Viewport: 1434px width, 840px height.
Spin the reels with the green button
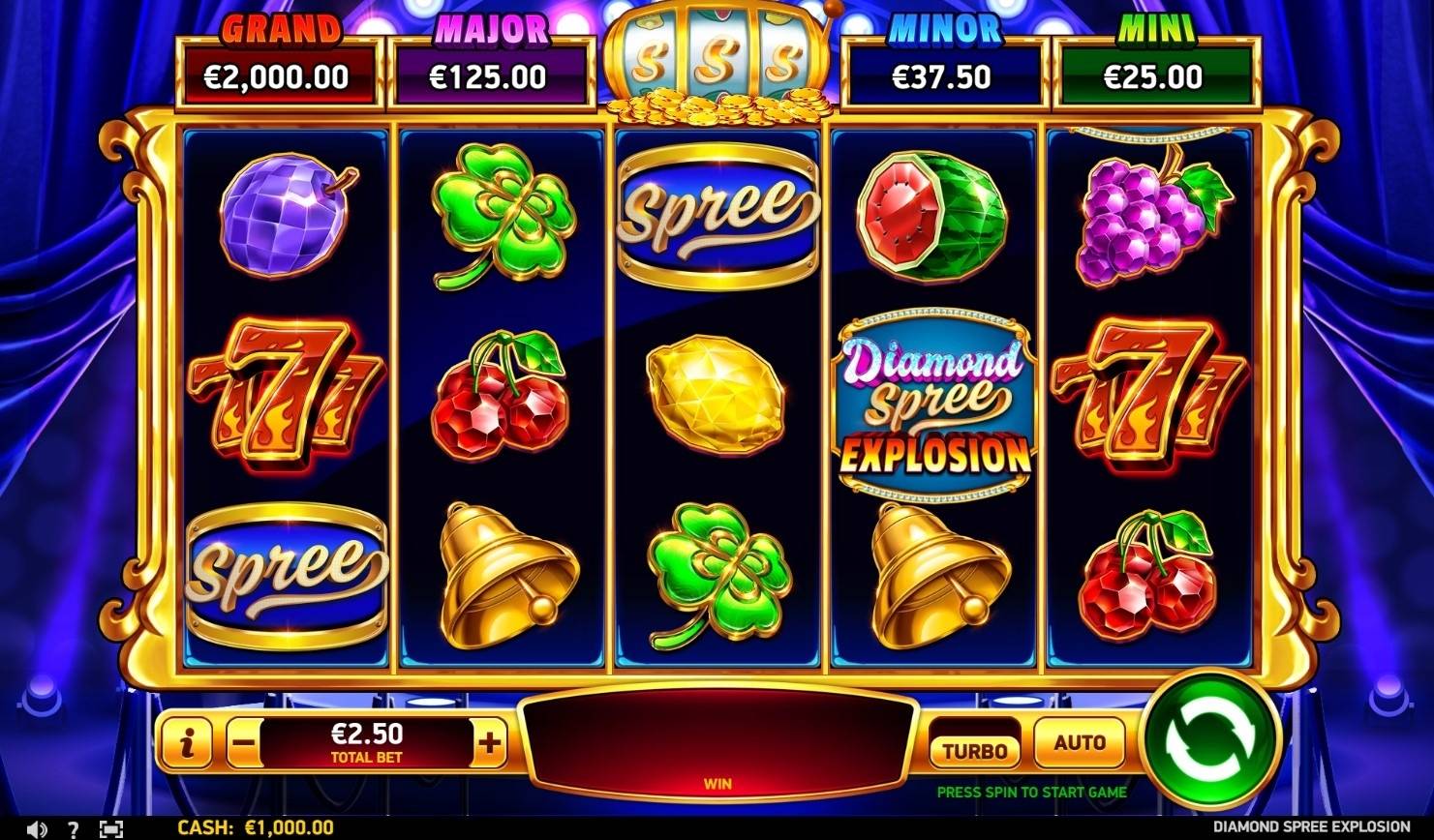tap(1211, 742)
